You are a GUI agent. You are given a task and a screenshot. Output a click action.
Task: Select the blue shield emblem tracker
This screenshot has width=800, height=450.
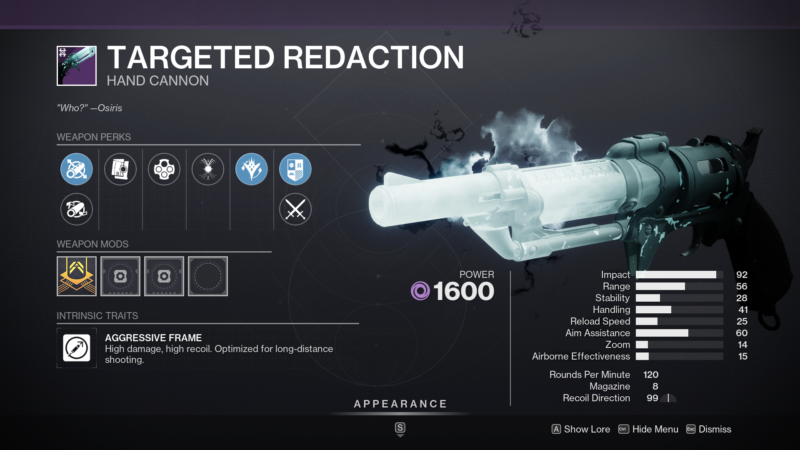pos(295,169)
